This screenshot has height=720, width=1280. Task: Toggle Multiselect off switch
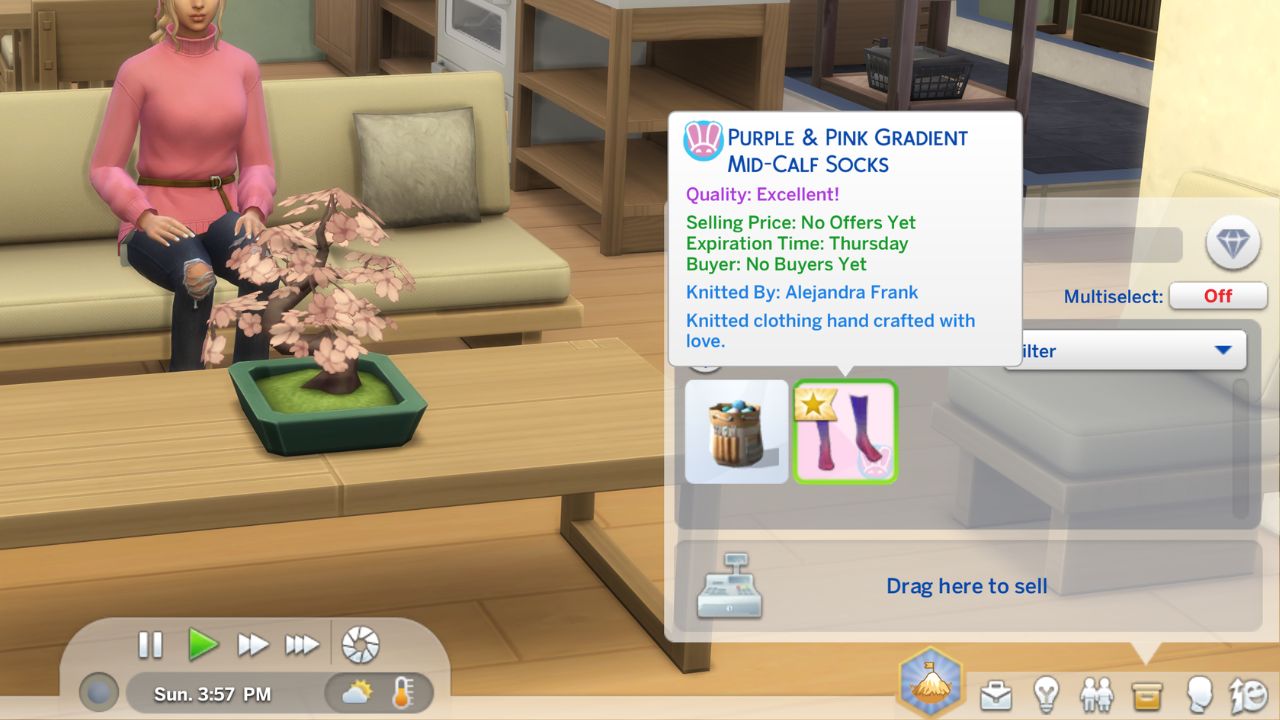coord(1218,296)
